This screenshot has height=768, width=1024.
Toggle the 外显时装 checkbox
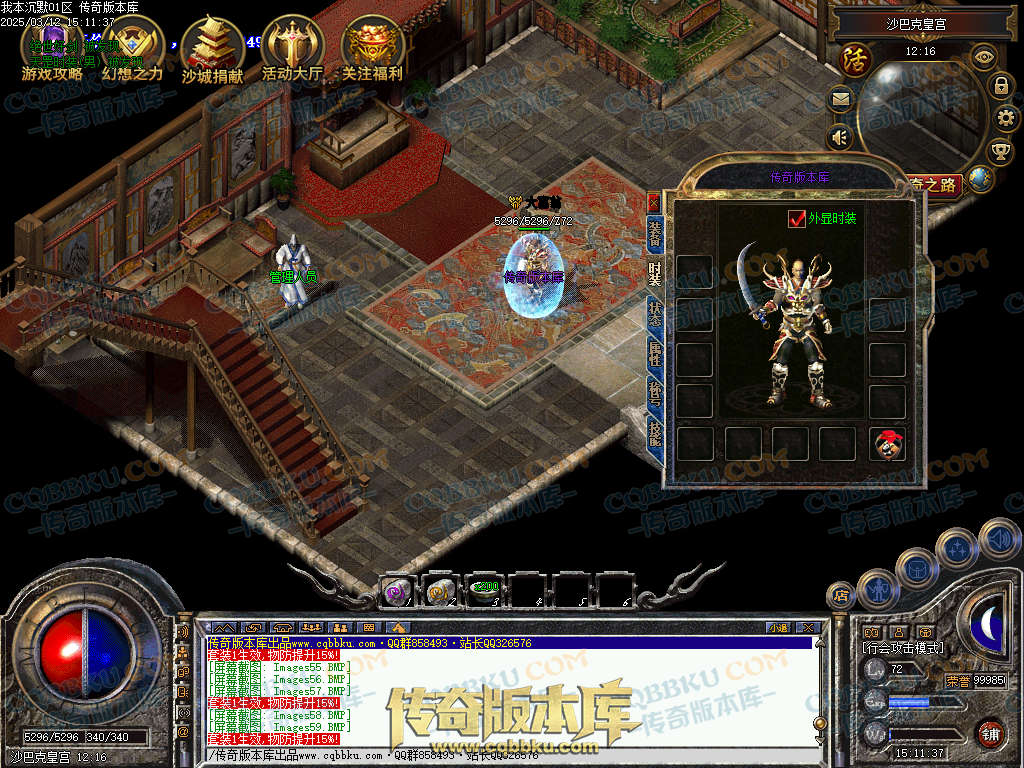[x=797, y=218]
